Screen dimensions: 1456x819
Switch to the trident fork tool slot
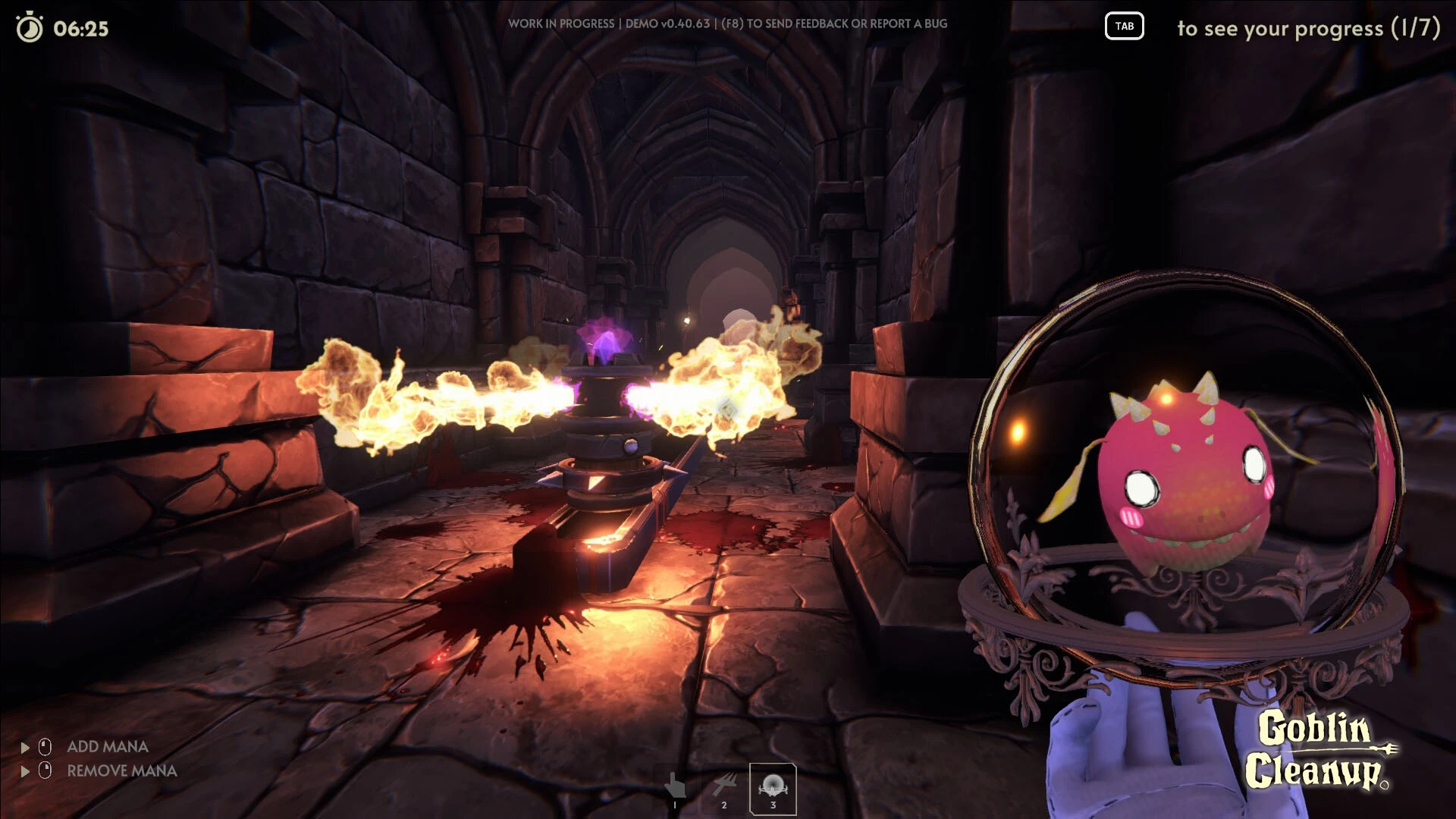pyautogui.click(x=724, y=788)
